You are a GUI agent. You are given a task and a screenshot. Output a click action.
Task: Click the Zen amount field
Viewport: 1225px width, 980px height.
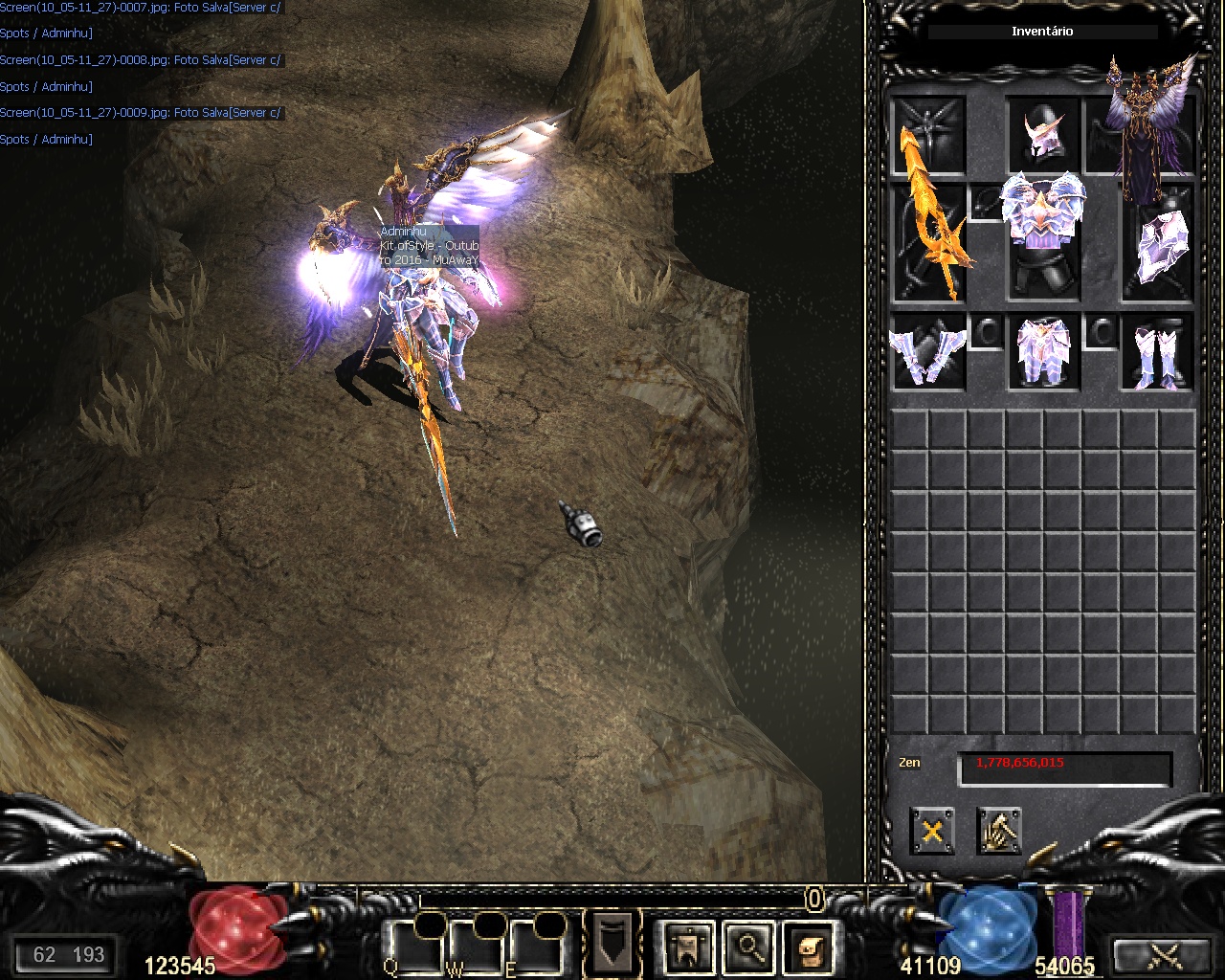pyautogui.click(x=1064, y=768)
